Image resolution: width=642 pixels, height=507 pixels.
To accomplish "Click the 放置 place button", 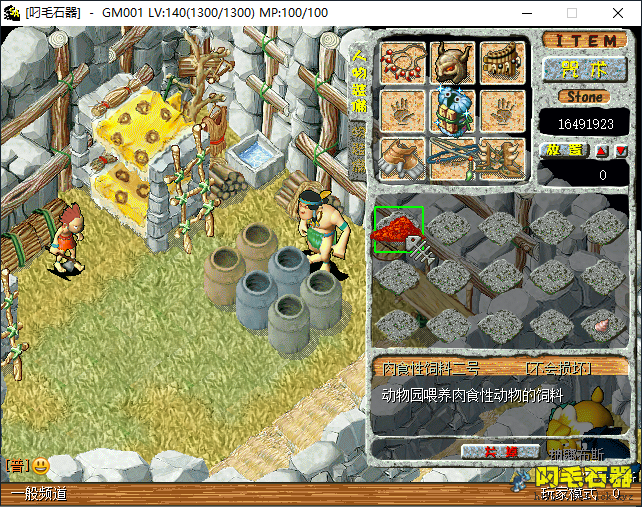I will click(565, 150).
